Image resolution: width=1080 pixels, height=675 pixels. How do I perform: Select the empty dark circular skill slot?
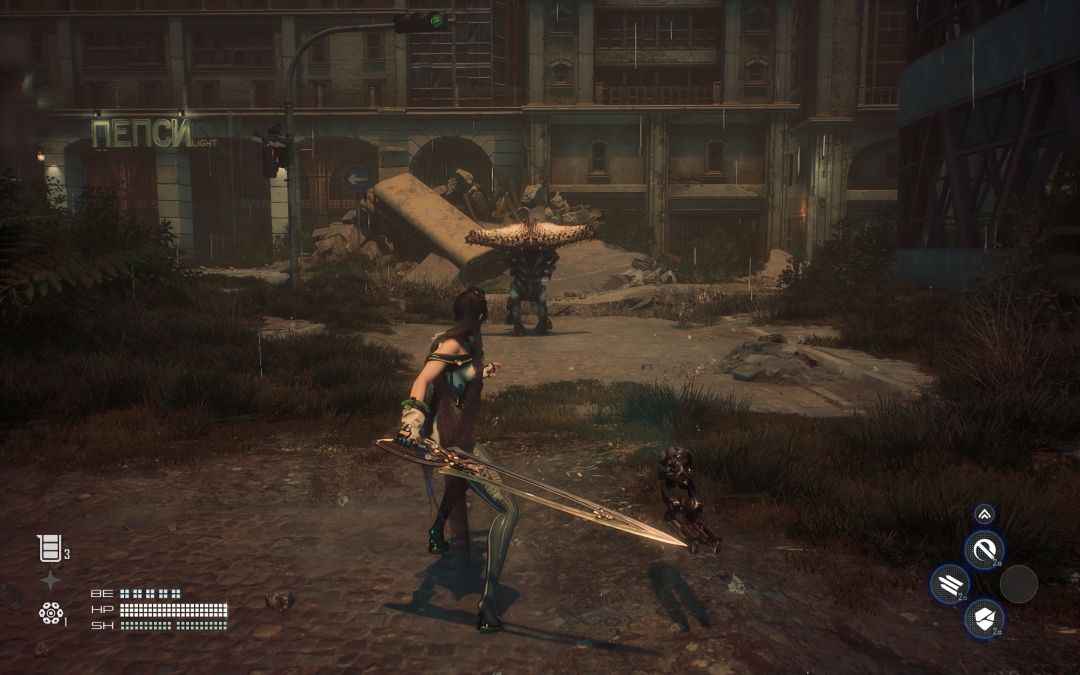tap(1018, 584)
